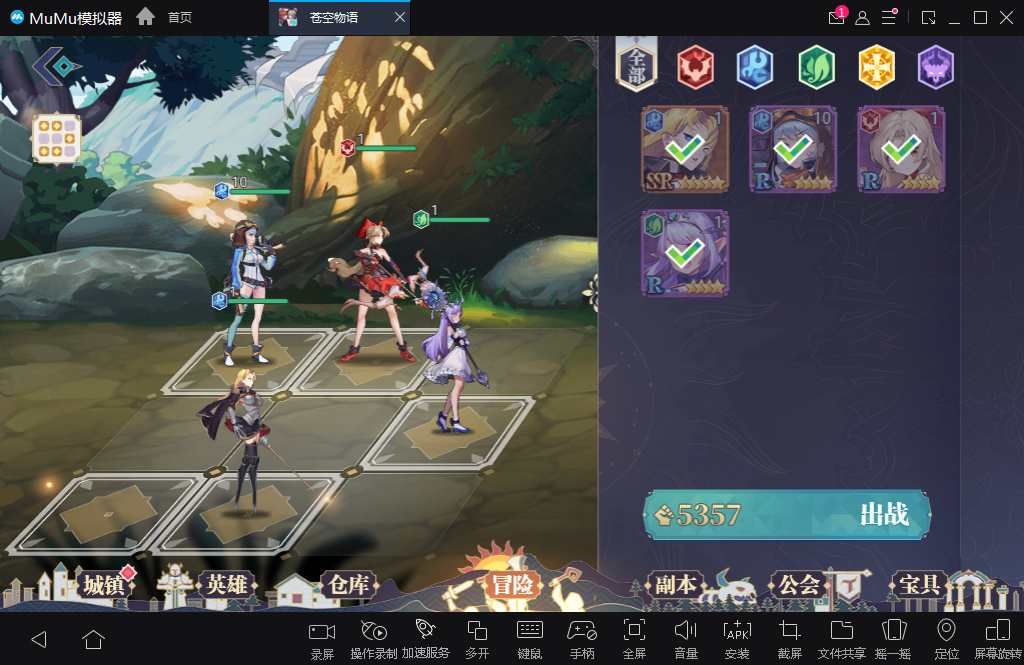The image size is (1024, 665).
Task: Open the 城镇 town menu
Action: pos(104,585)
